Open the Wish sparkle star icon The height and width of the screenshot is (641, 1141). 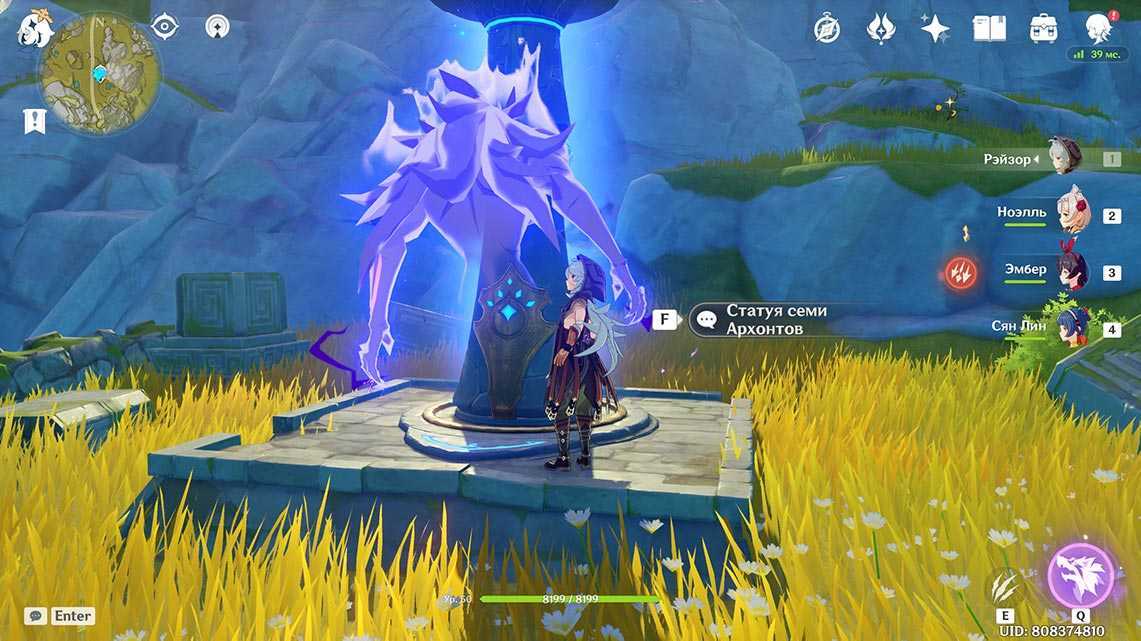point(935,28)
